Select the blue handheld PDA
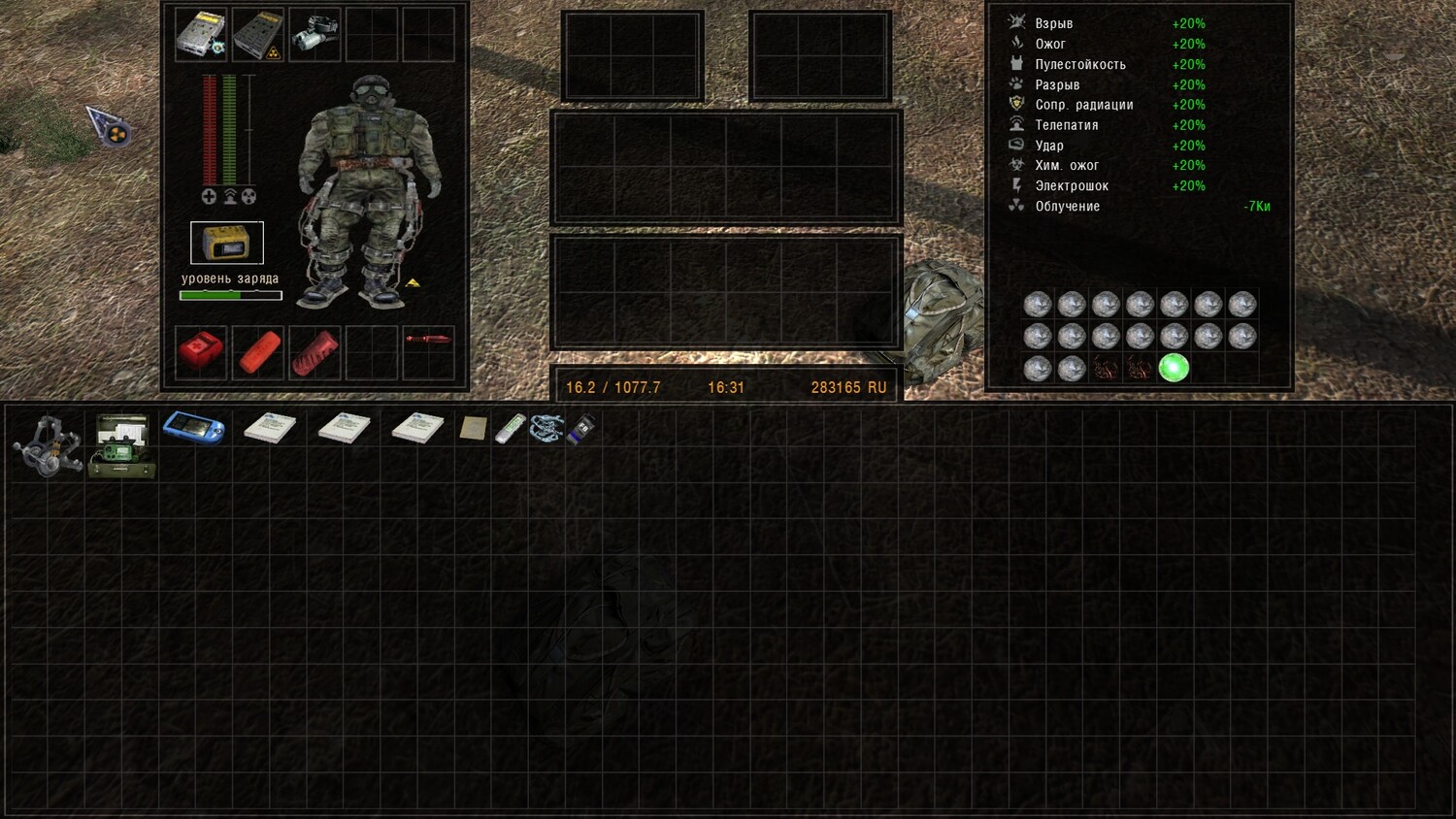Screen dimensions: 1456x819 194,428
